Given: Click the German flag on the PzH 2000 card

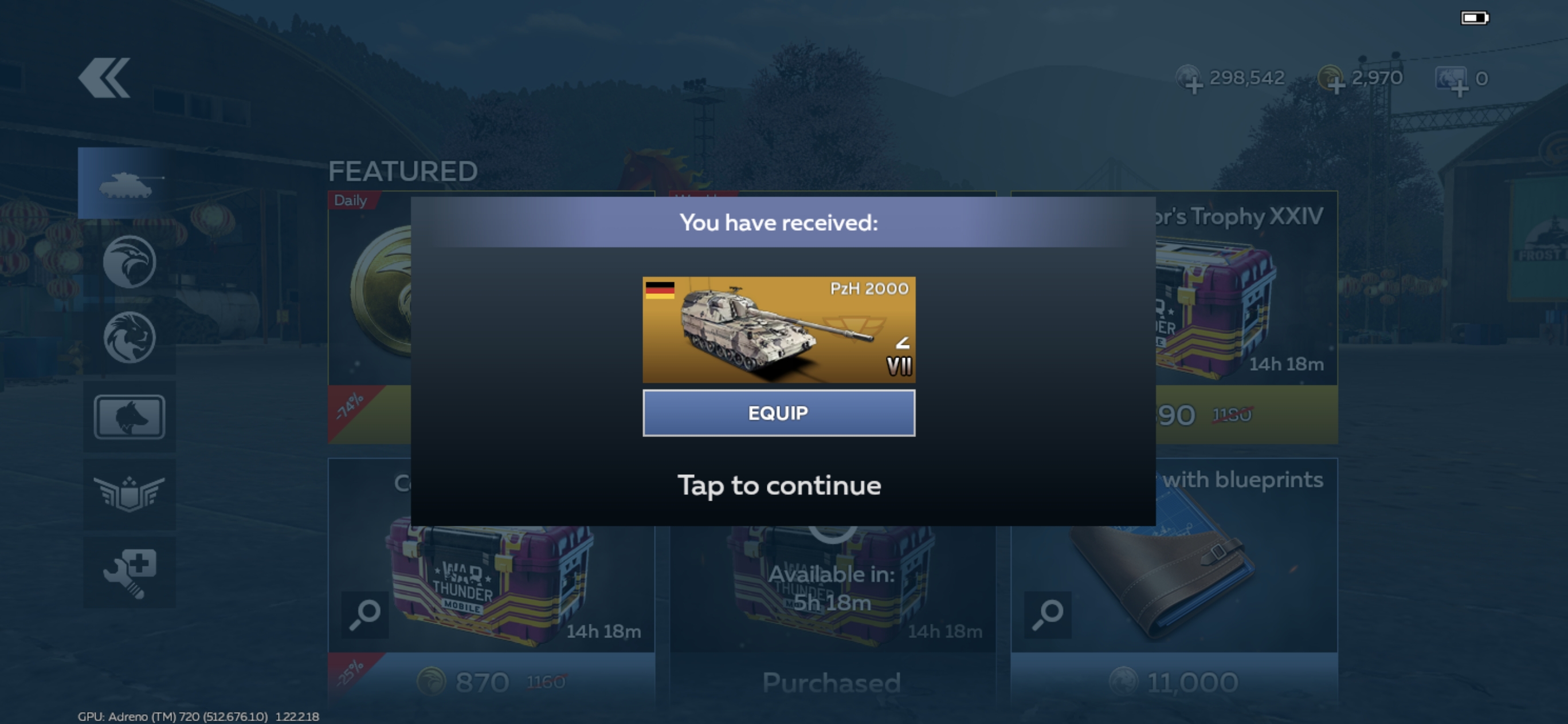Looking at the screenshot, I should point(660,291).
